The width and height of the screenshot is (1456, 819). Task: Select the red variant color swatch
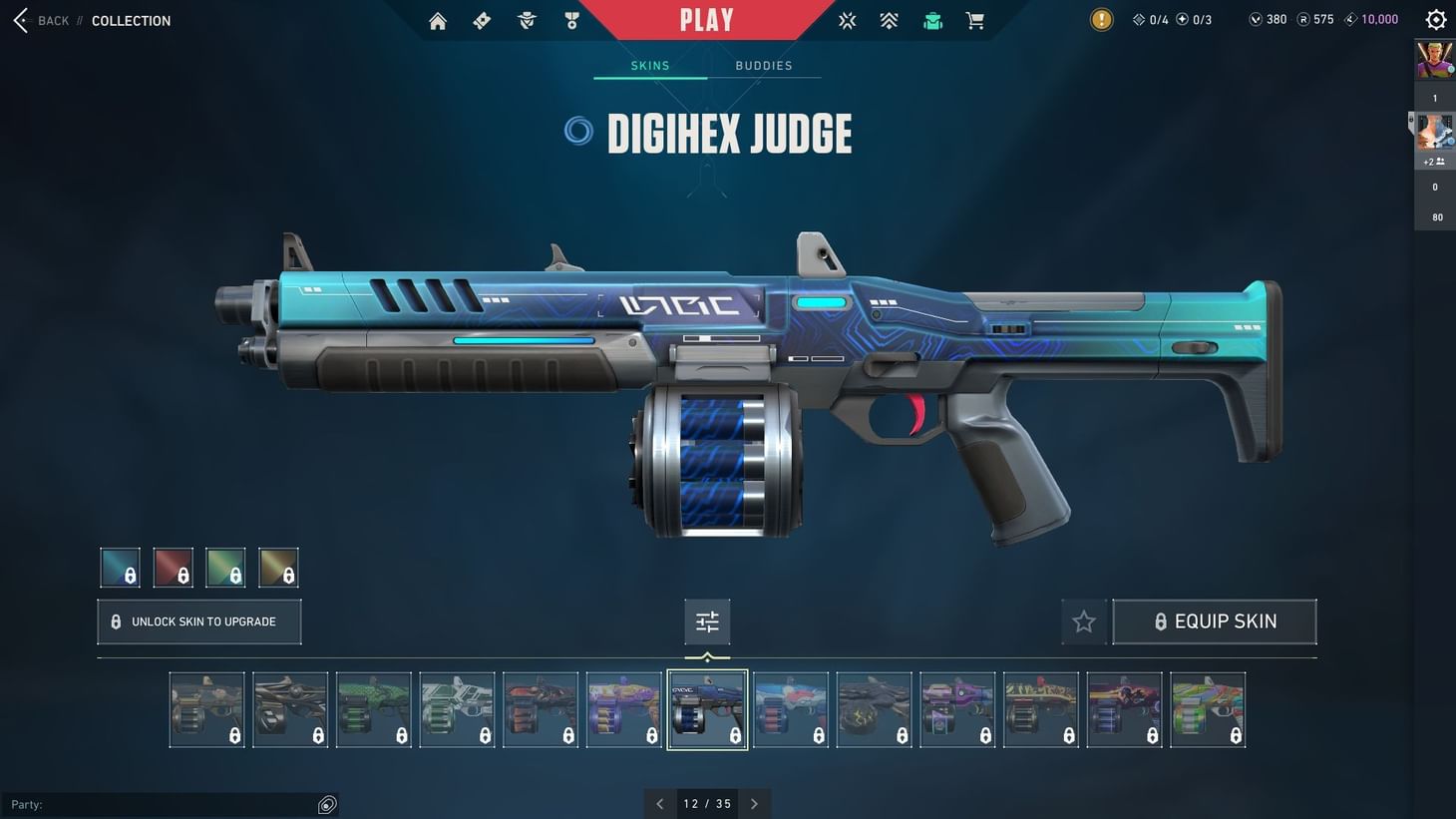(173, 566)
